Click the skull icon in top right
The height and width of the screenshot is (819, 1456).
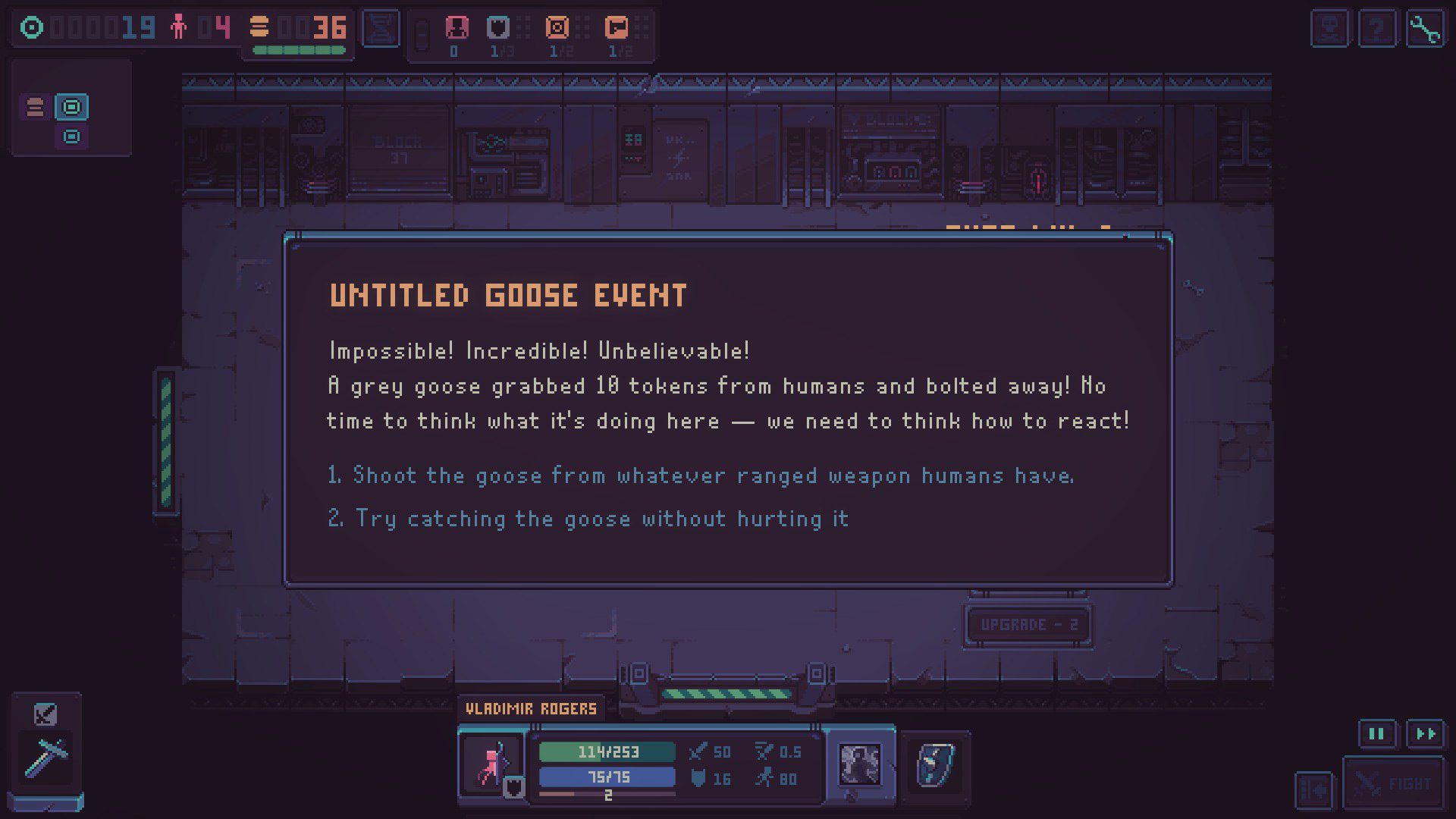(1329, 28)
